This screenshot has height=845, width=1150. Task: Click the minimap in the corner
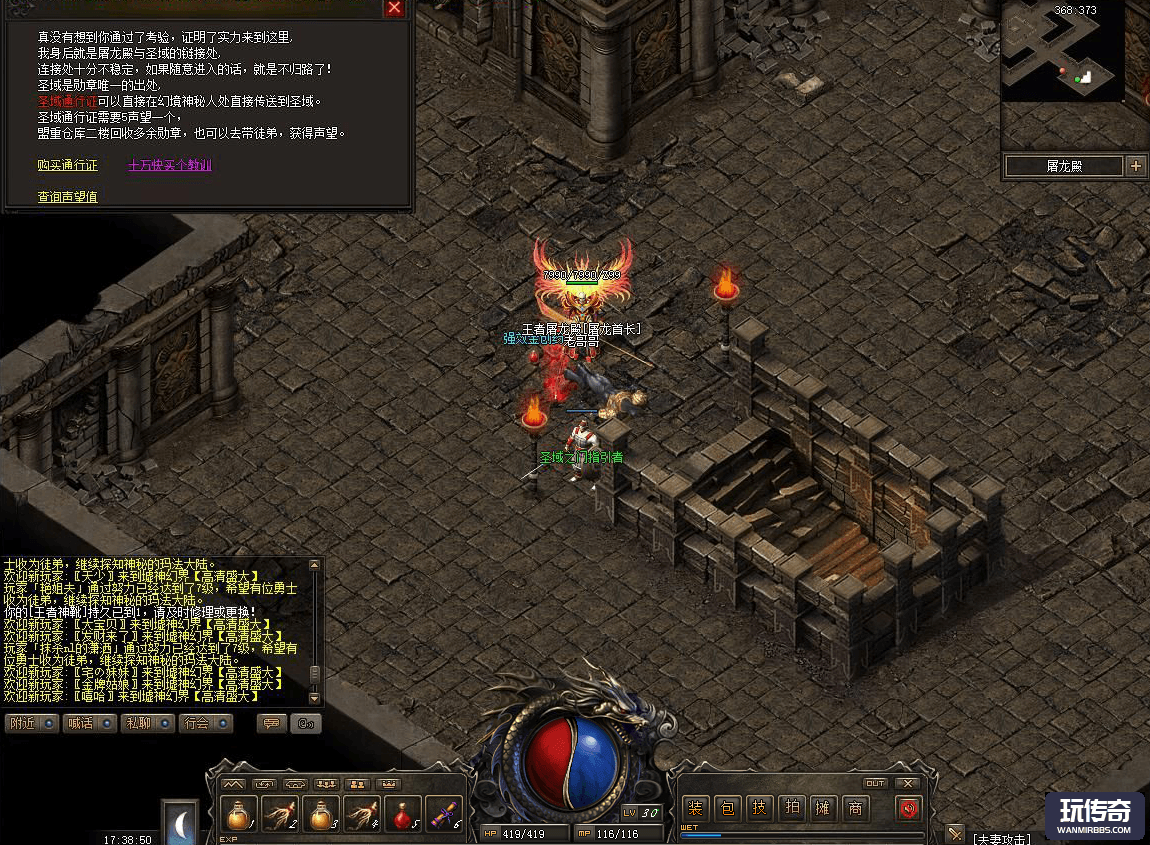pos(1063,50)
